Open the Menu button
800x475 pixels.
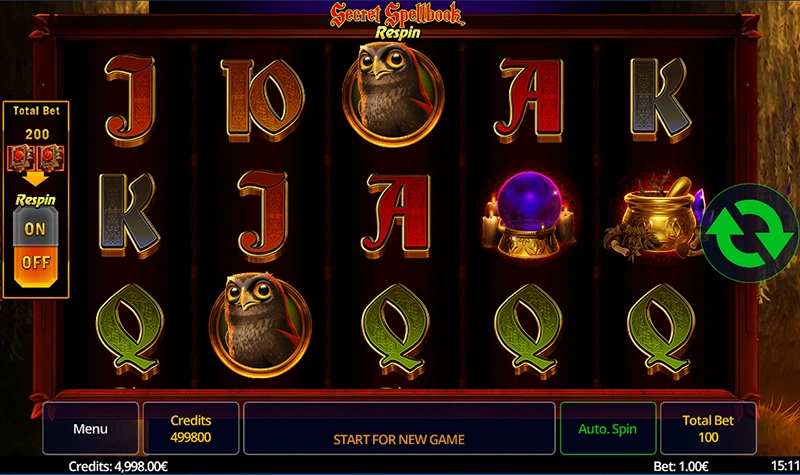click(90, 429)
